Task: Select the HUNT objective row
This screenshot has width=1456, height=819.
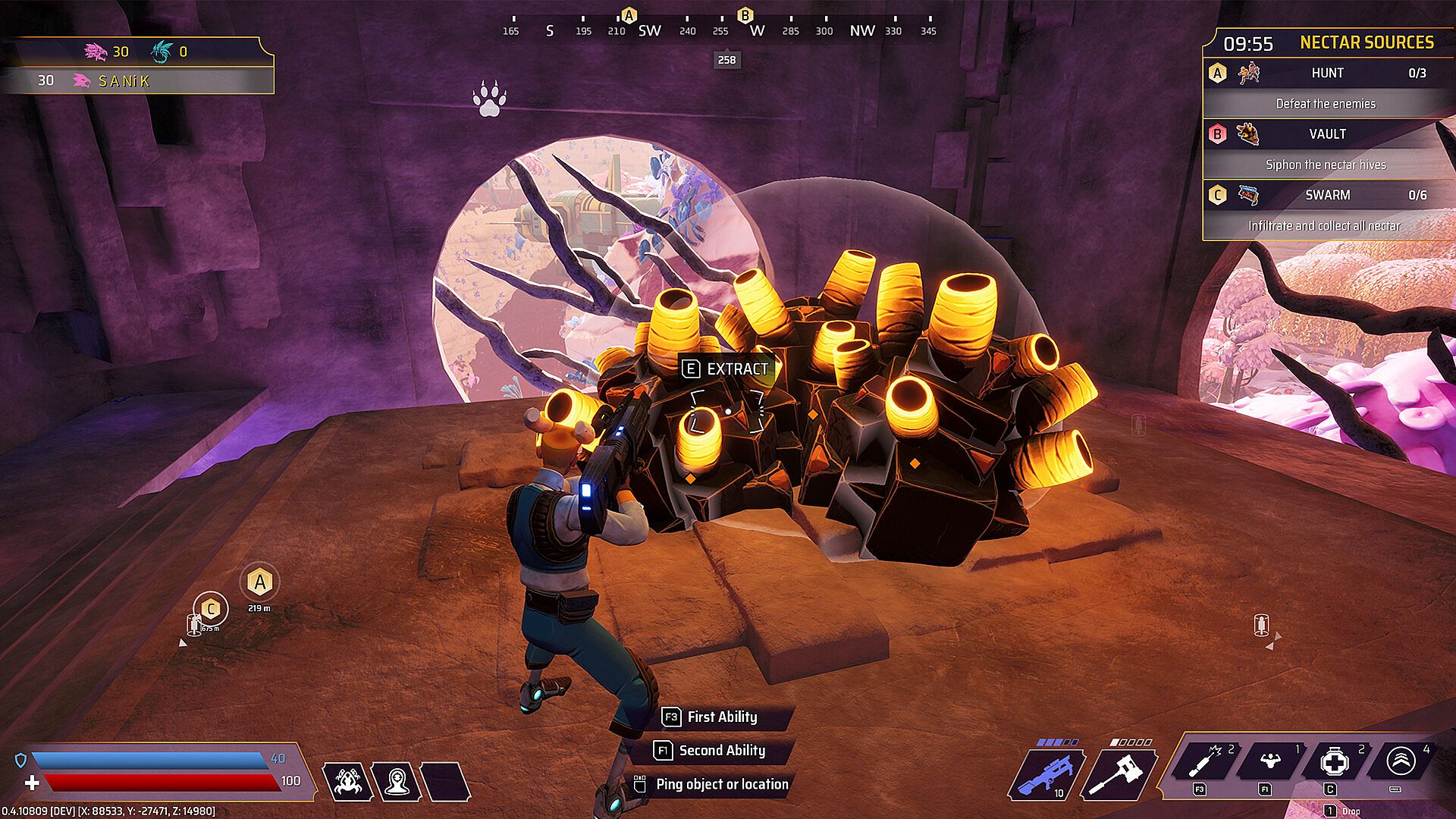Action: [1327, 74]
